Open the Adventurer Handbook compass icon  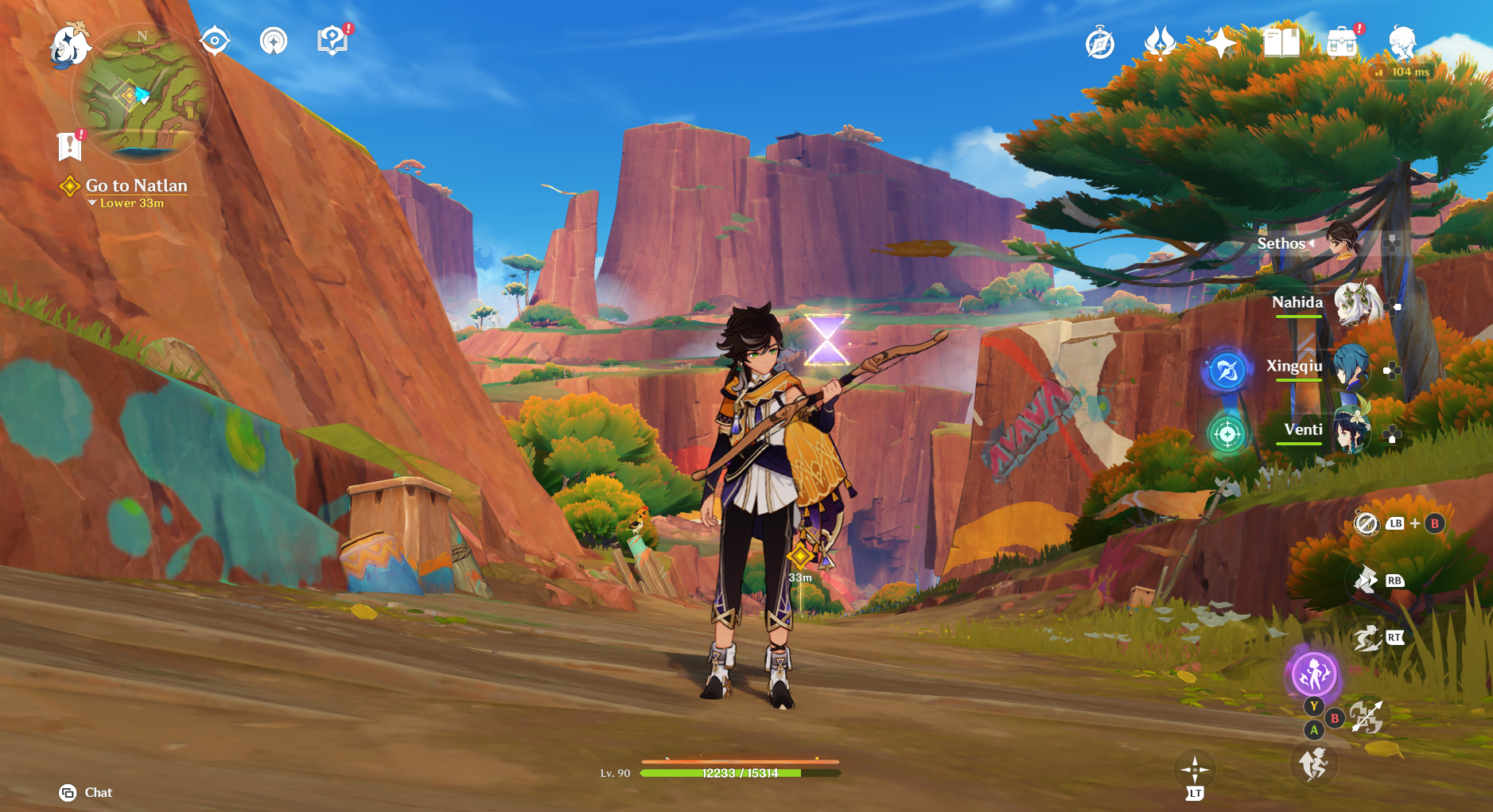[x=1100, y=43]
